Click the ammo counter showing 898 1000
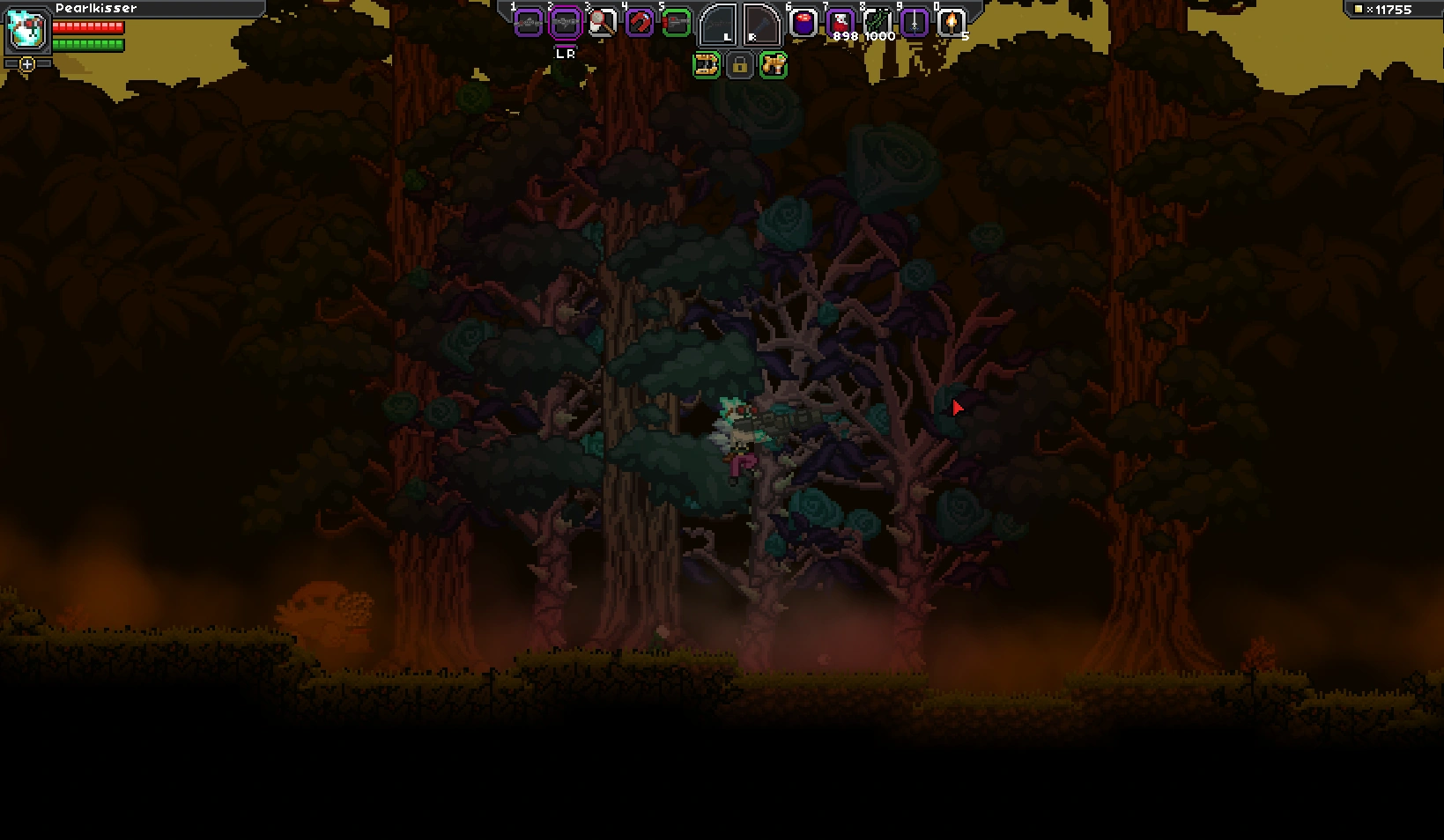This screenshot has height=840, width=1444. [861, 36]
